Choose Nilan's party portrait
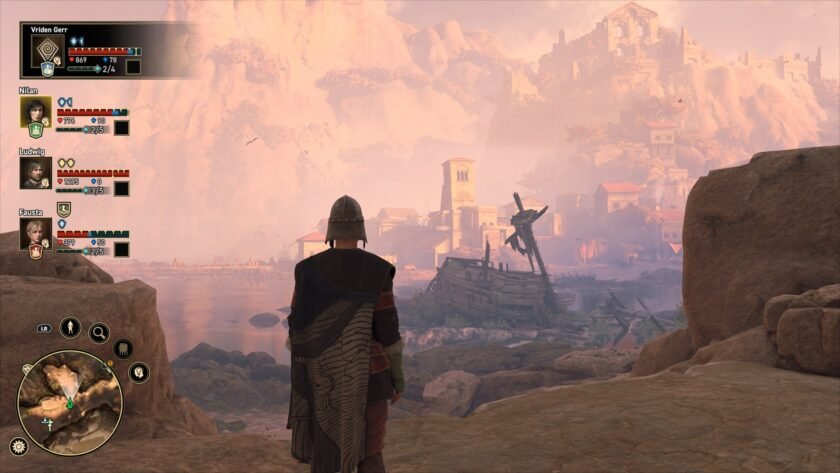This screenshot has width=840, height=473. click(x=35, y=111)
